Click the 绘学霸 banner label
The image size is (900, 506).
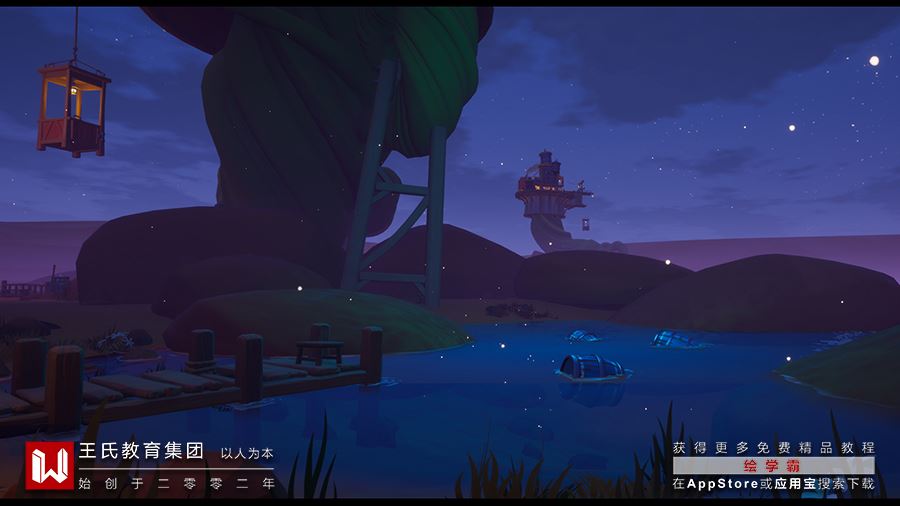point(773,466)
